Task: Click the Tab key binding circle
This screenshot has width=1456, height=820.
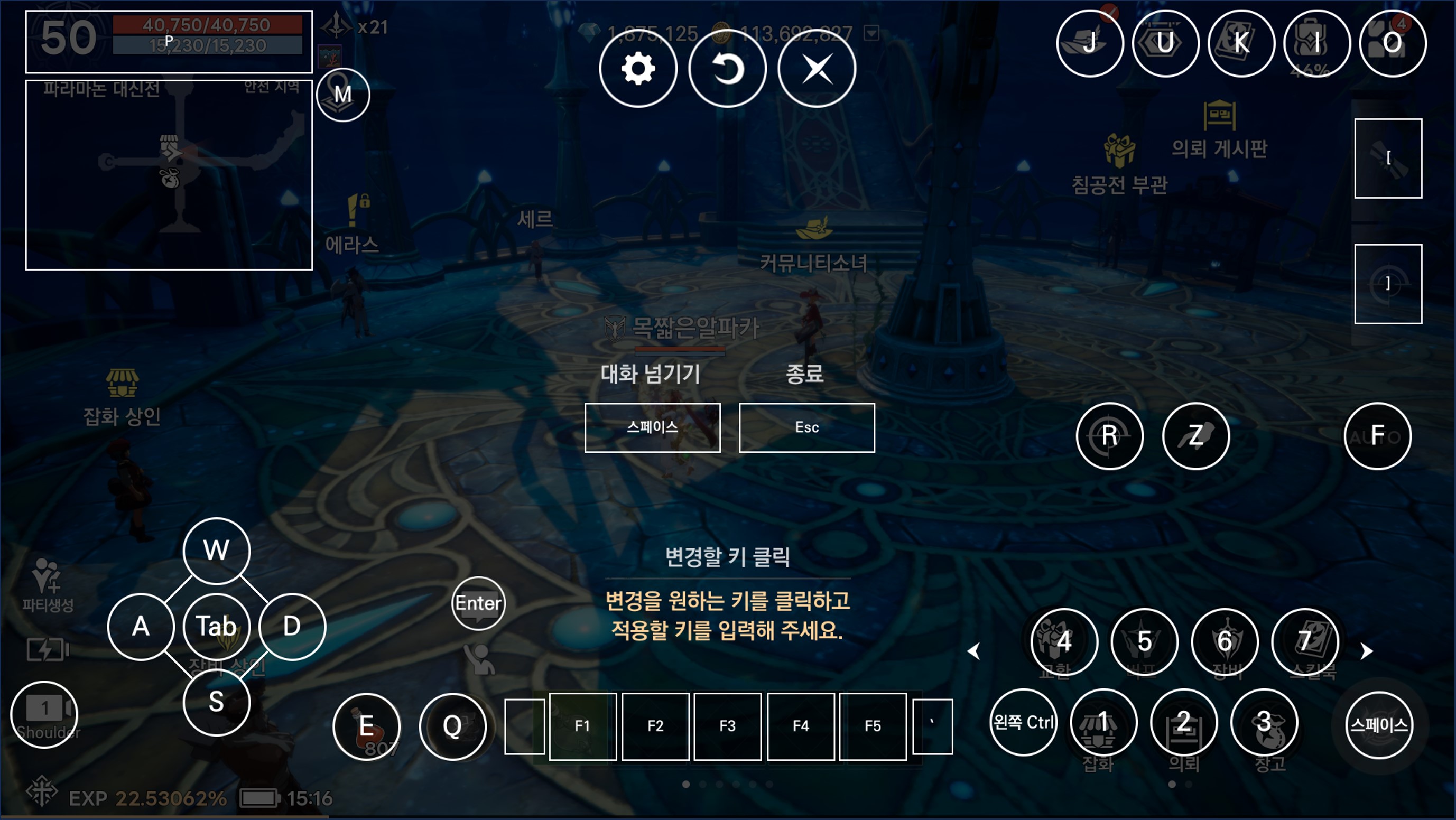Action: [217, 626]
